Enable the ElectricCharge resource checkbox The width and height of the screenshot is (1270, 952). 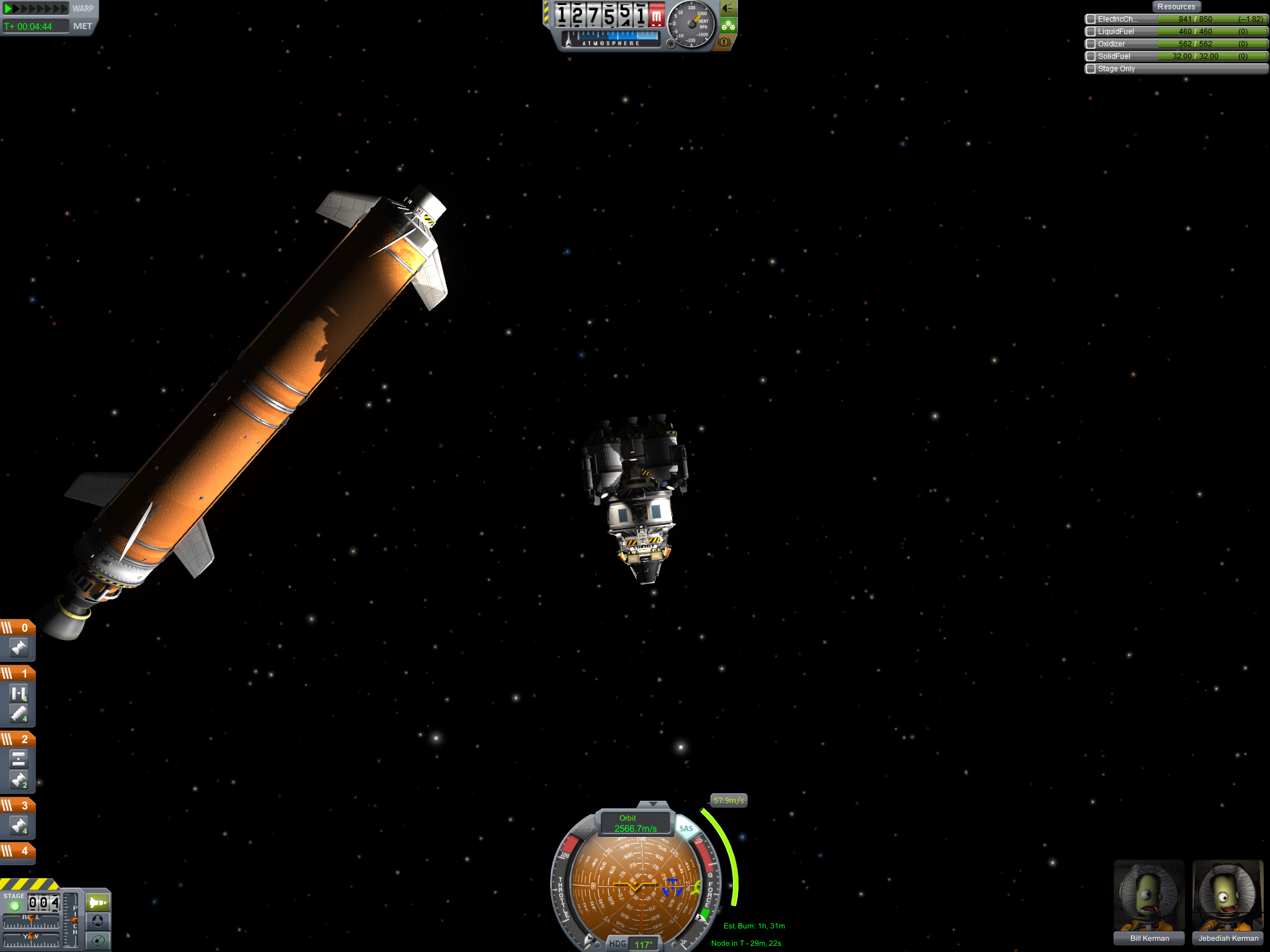[1091, 19]
